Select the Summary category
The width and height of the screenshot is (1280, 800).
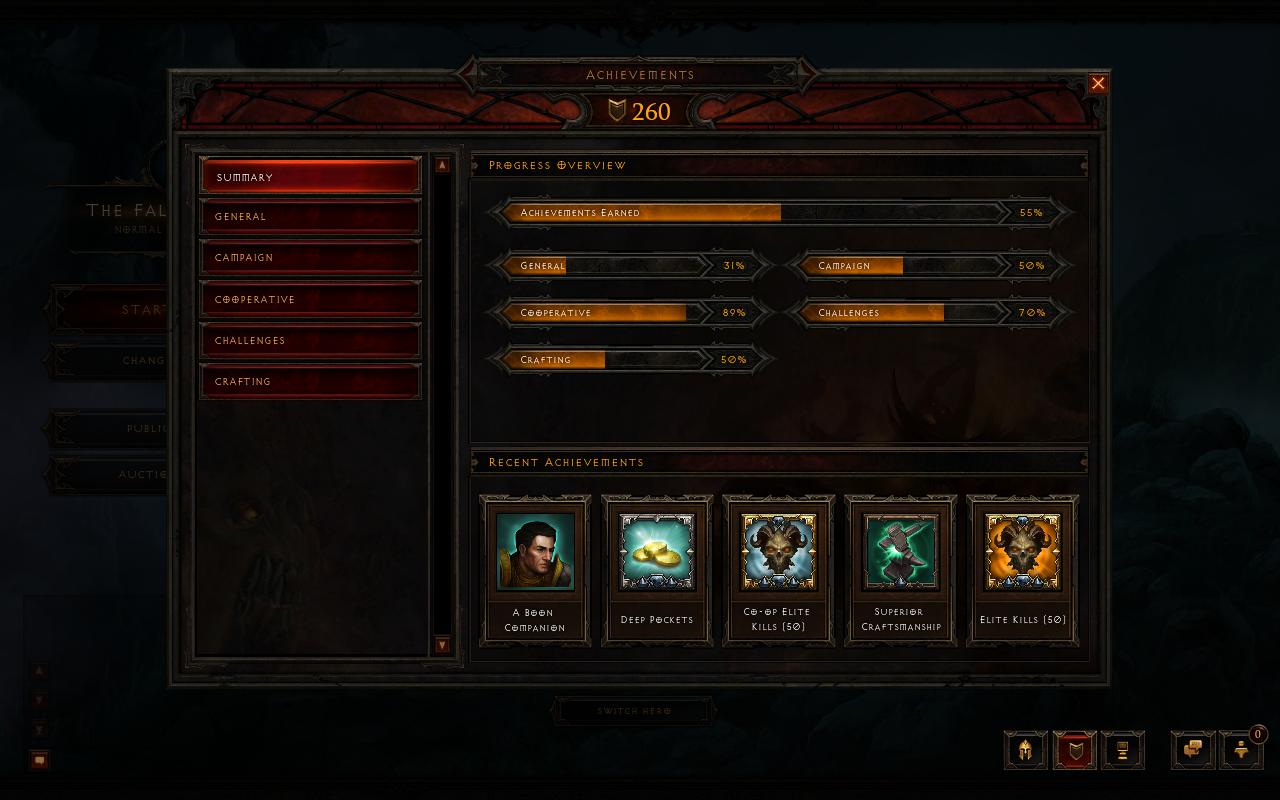pyautogui.click(x=310, y=176)
